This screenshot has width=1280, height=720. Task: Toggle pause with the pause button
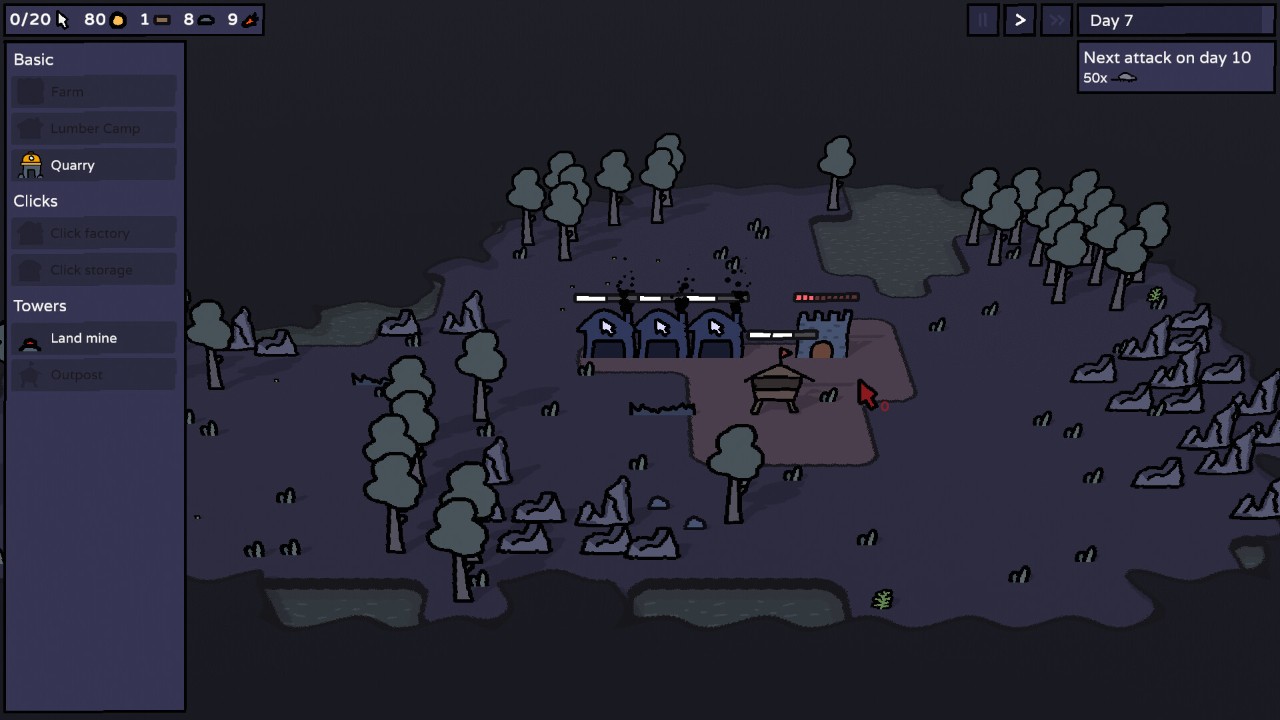pos(983,20)
